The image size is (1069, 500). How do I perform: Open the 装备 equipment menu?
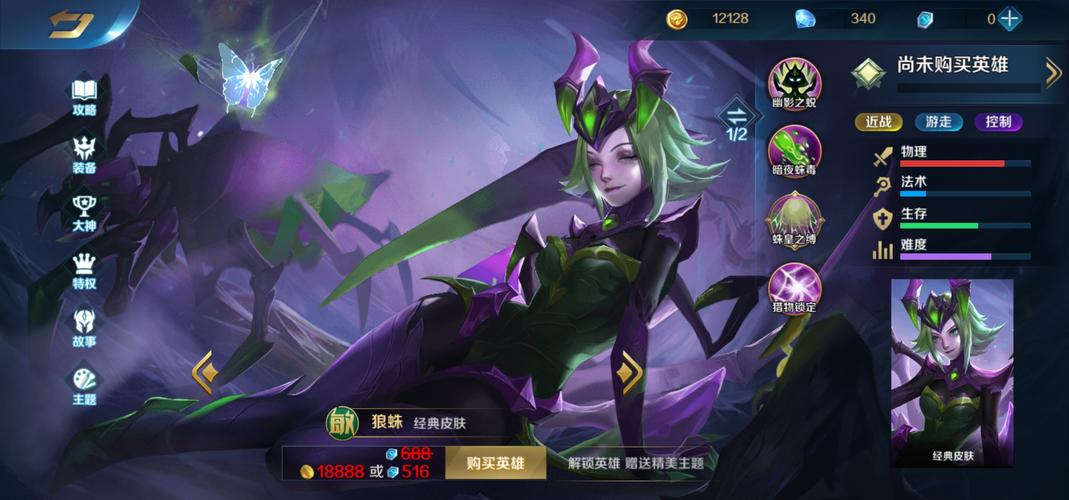pos(84,154)
